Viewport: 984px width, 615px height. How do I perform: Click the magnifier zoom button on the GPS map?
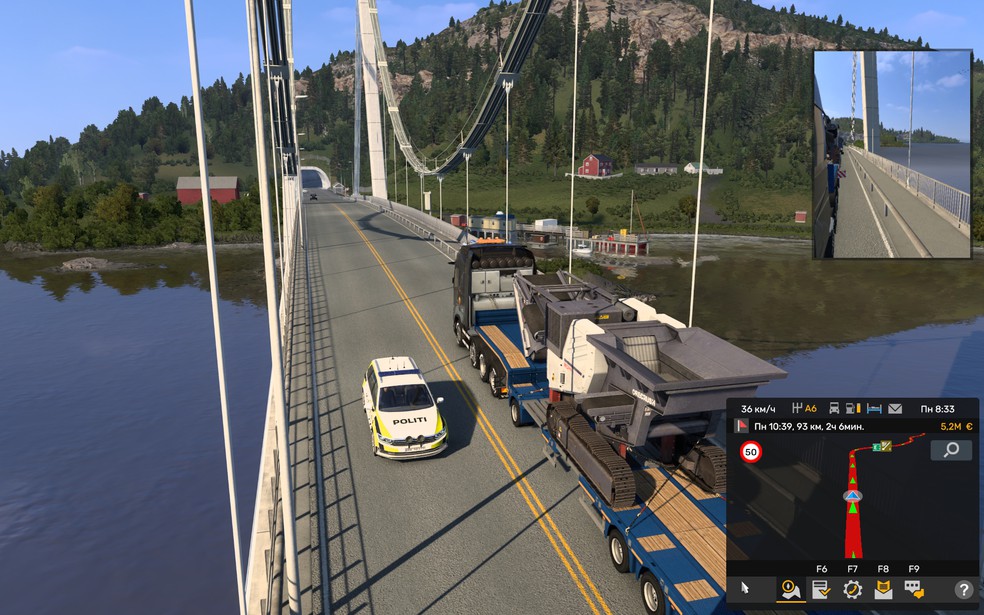click(x=951, y=450)
